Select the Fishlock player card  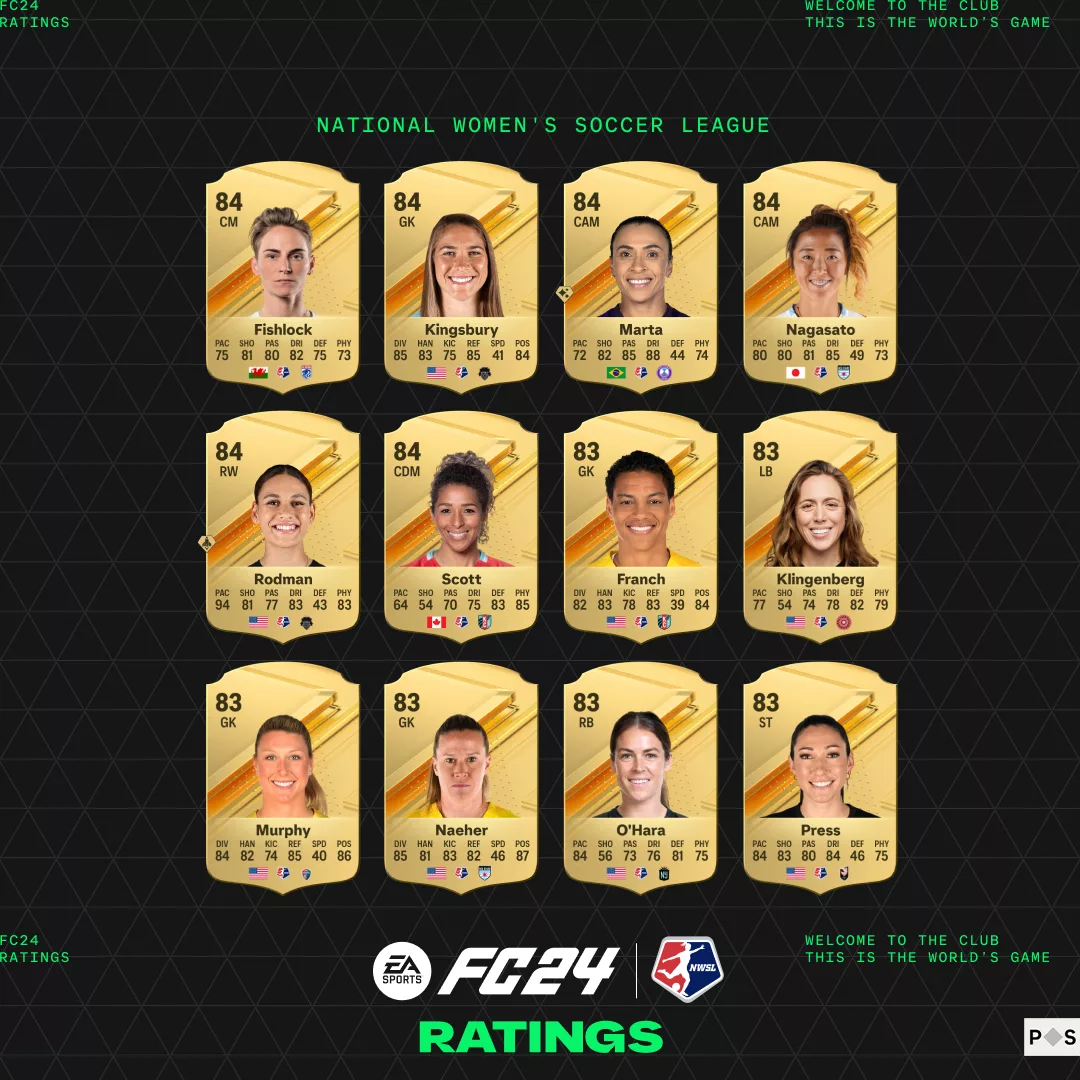click(x=282, y=275)
